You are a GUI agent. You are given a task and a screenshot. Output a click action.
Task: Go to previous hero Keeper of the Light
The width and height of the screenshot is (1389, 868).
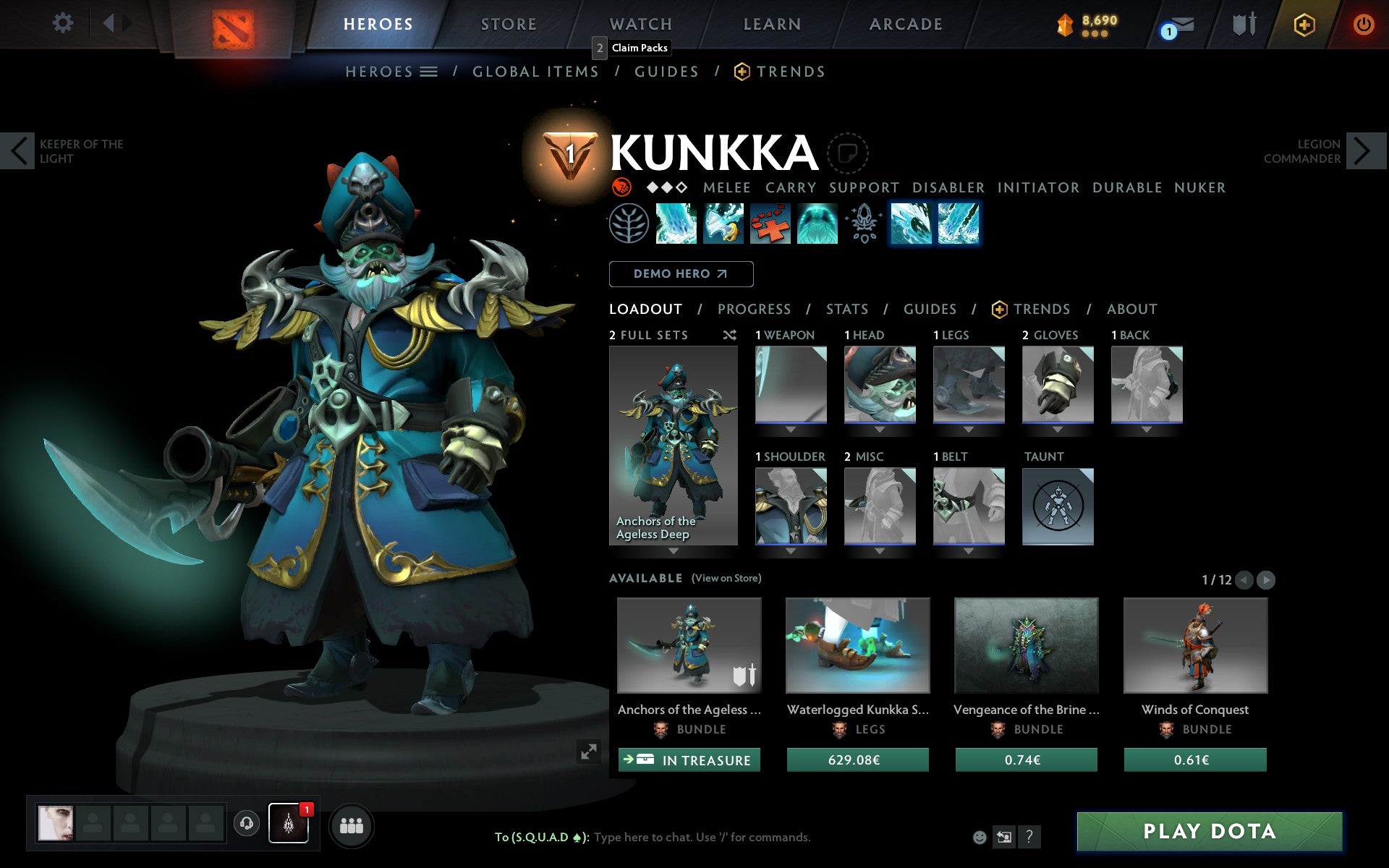(18, 151)
